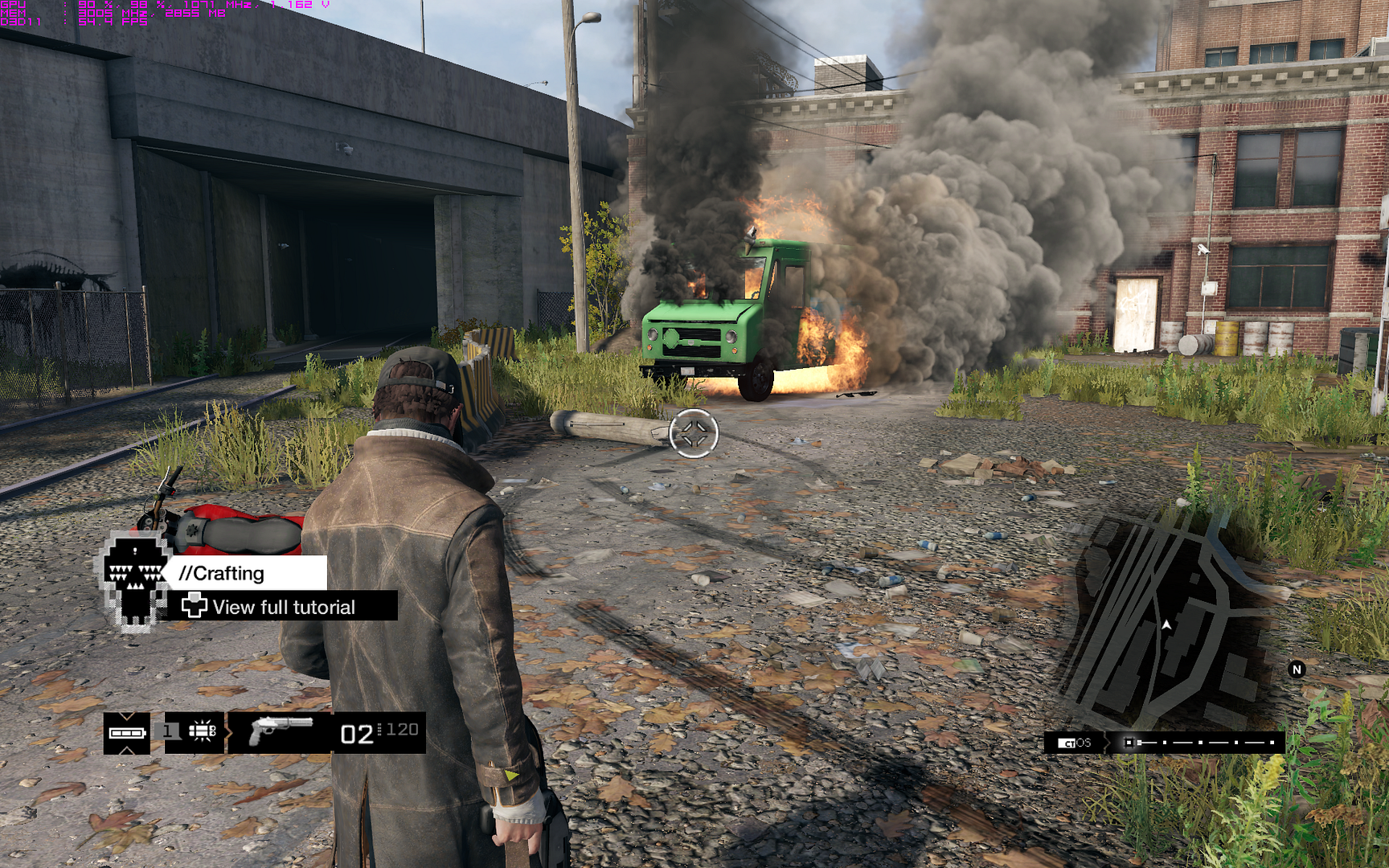Click the grenade explosive icon next to its count
Image resolution: width=1389 pixels, height=868 pixels.
(201, 731)
